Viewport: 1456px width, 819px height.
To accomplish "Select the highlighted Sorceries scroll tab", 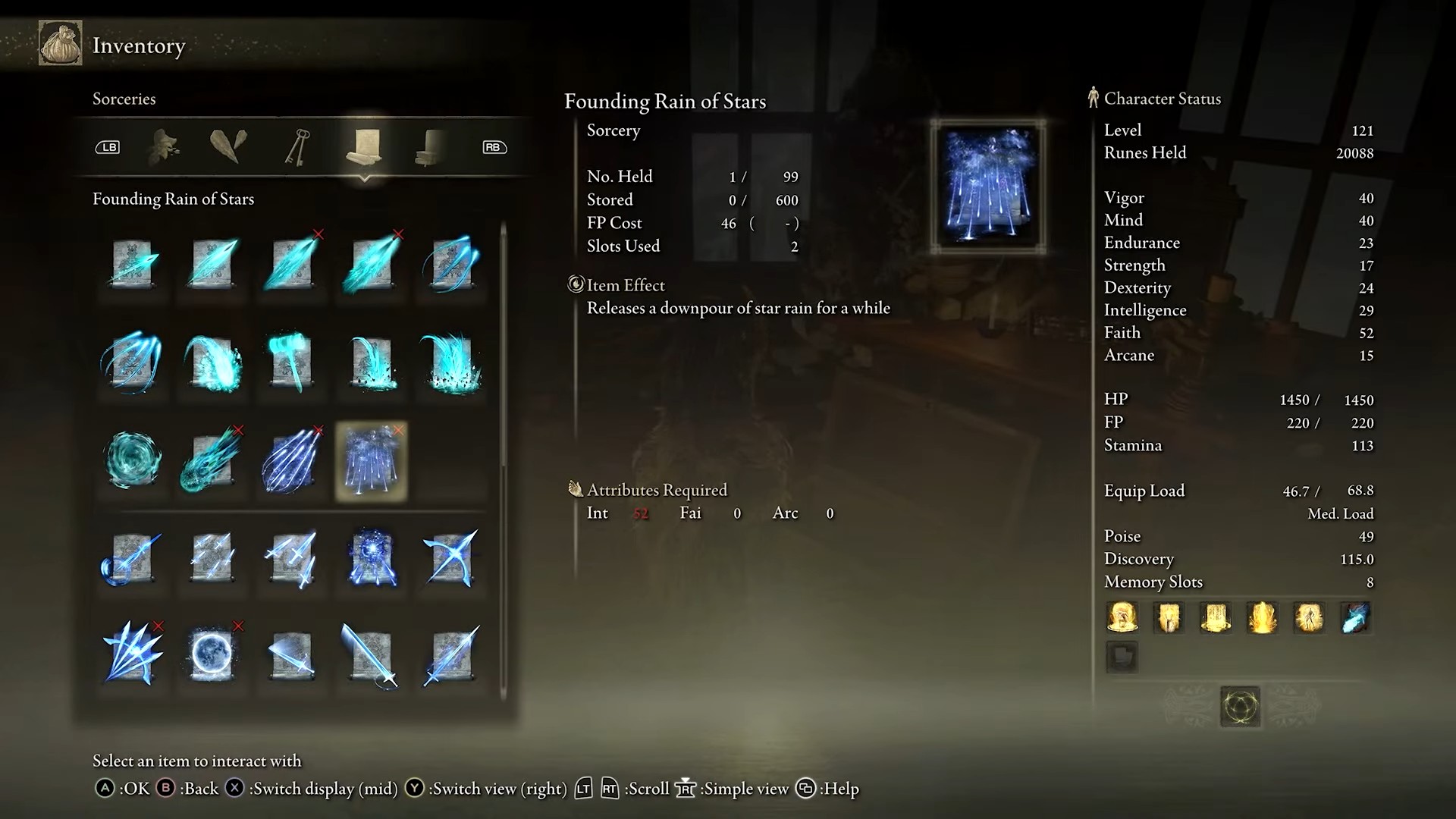I will 364,146.
